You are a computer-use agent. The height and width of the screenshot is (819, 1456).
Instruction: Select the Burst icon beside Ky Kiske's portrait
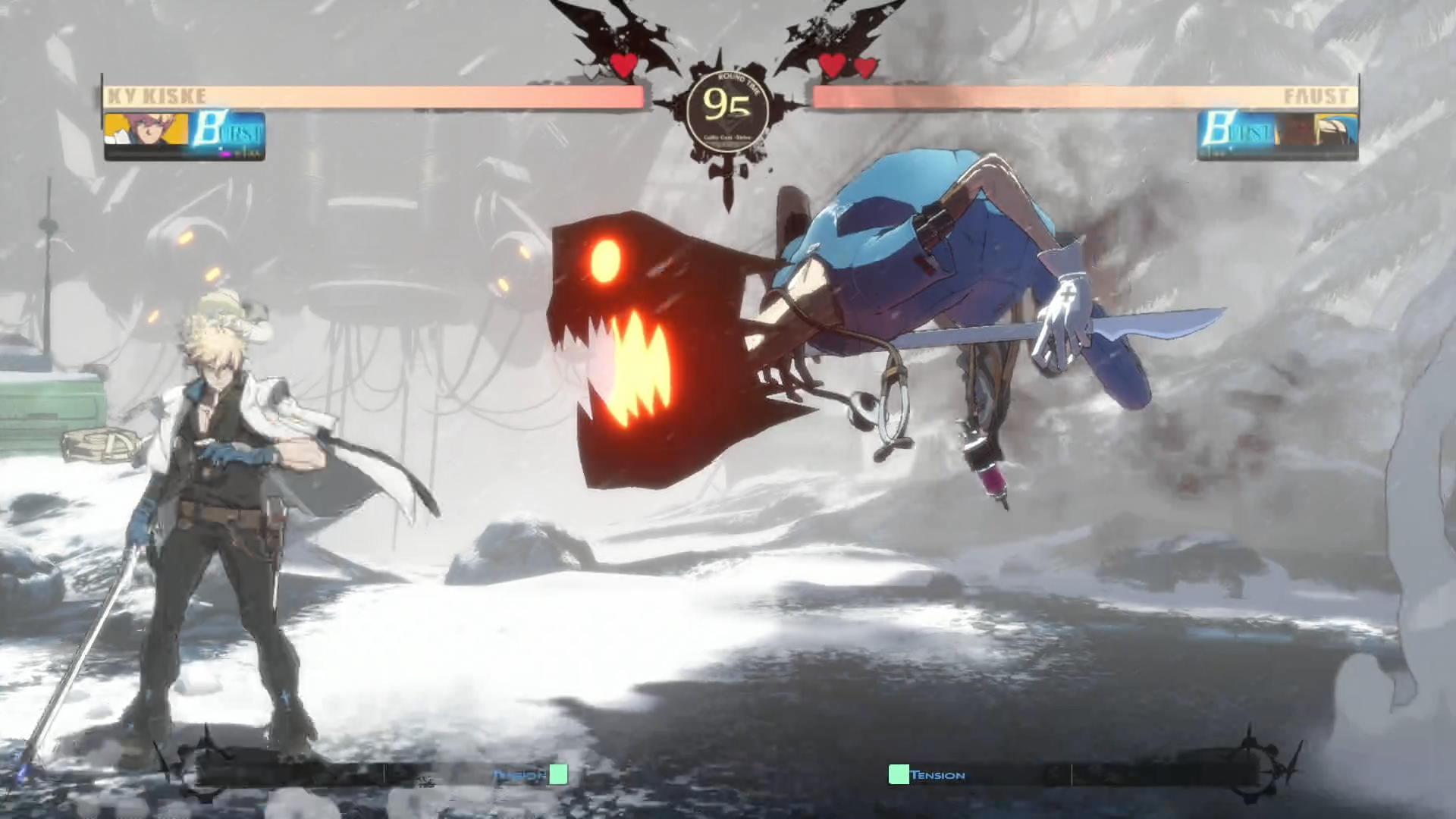pyautogui.click(x=227, y=131)
